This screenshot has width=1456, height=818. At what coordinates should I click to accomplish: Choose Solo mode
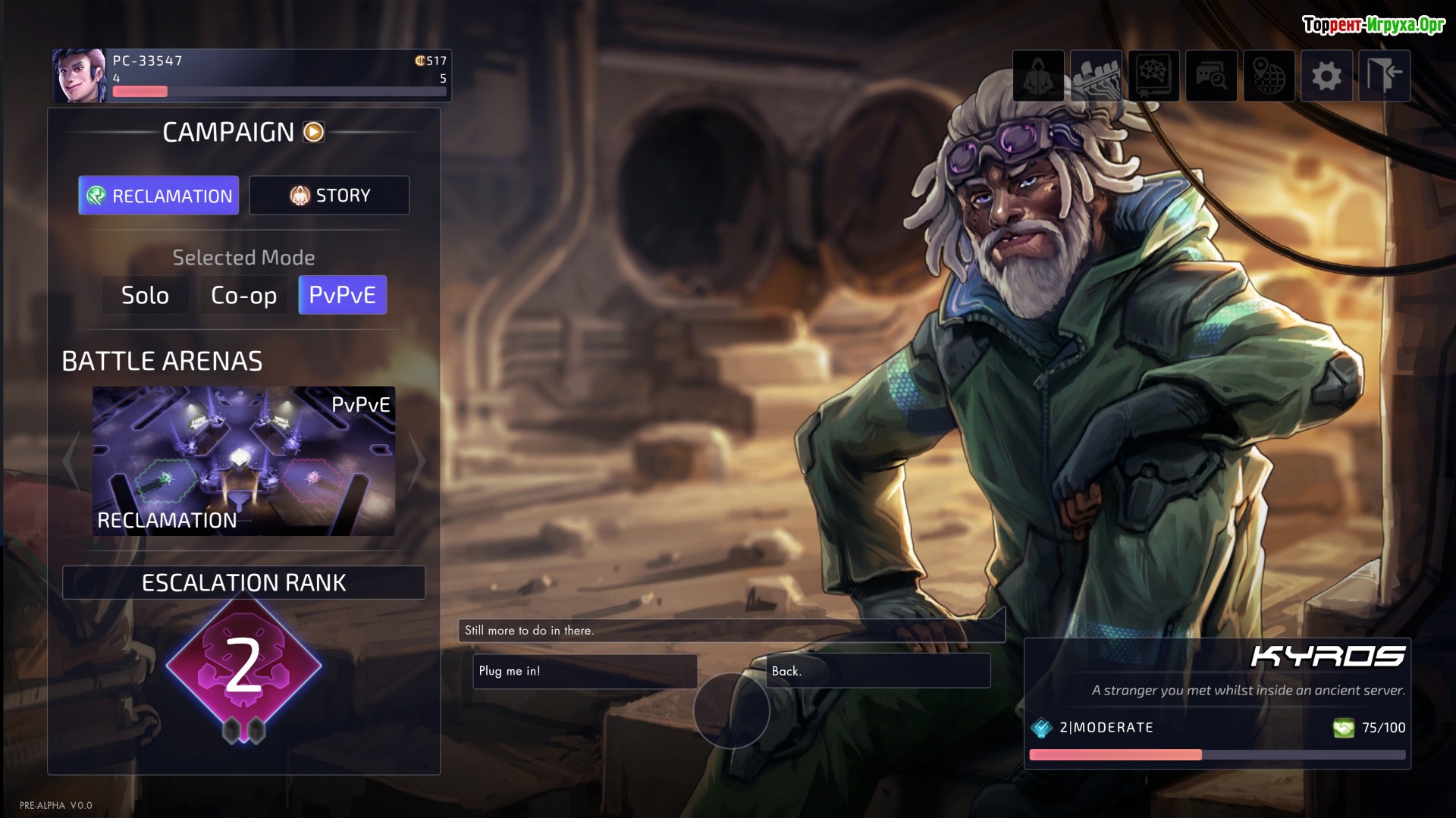pyautogui.click(x=145, y=295)
